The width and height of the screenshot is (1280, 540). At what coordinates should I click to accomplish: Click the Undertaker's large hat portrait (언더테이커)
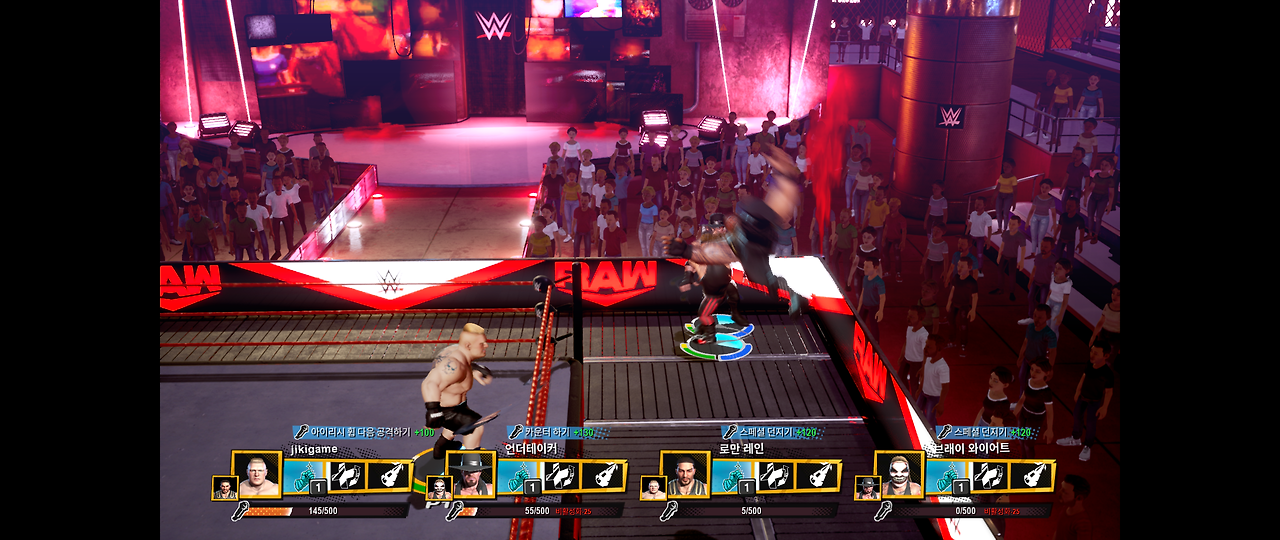(x=471, y=475)
